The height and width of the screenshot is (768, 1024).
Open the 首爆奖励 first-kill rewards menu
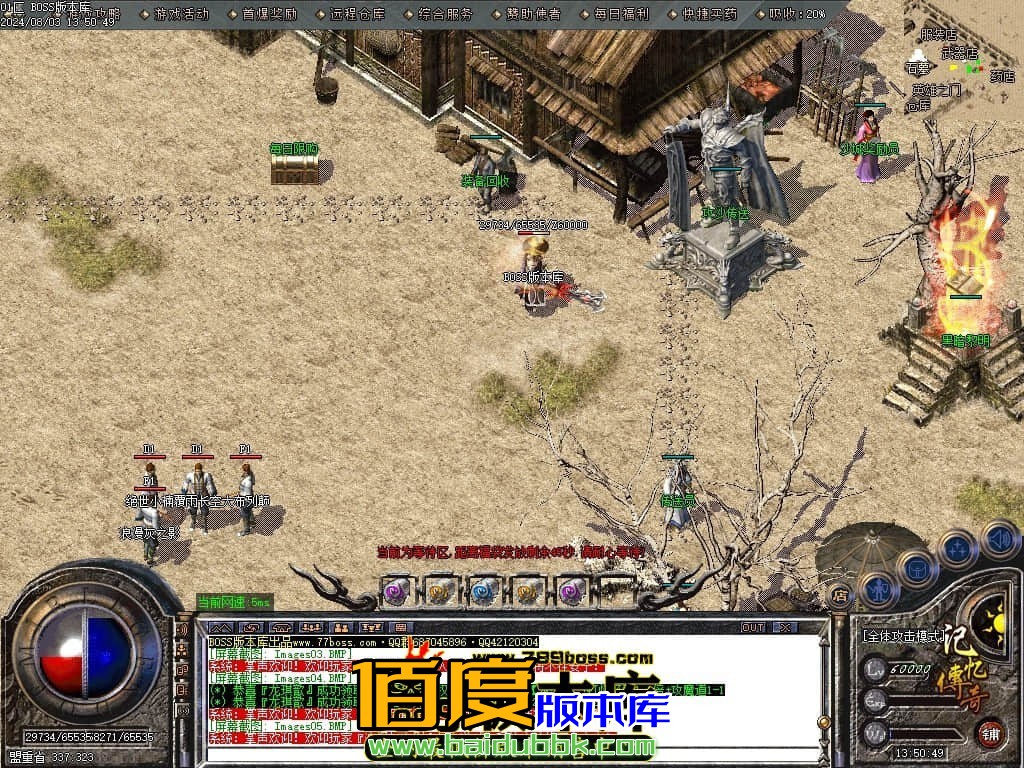point(269,14)
